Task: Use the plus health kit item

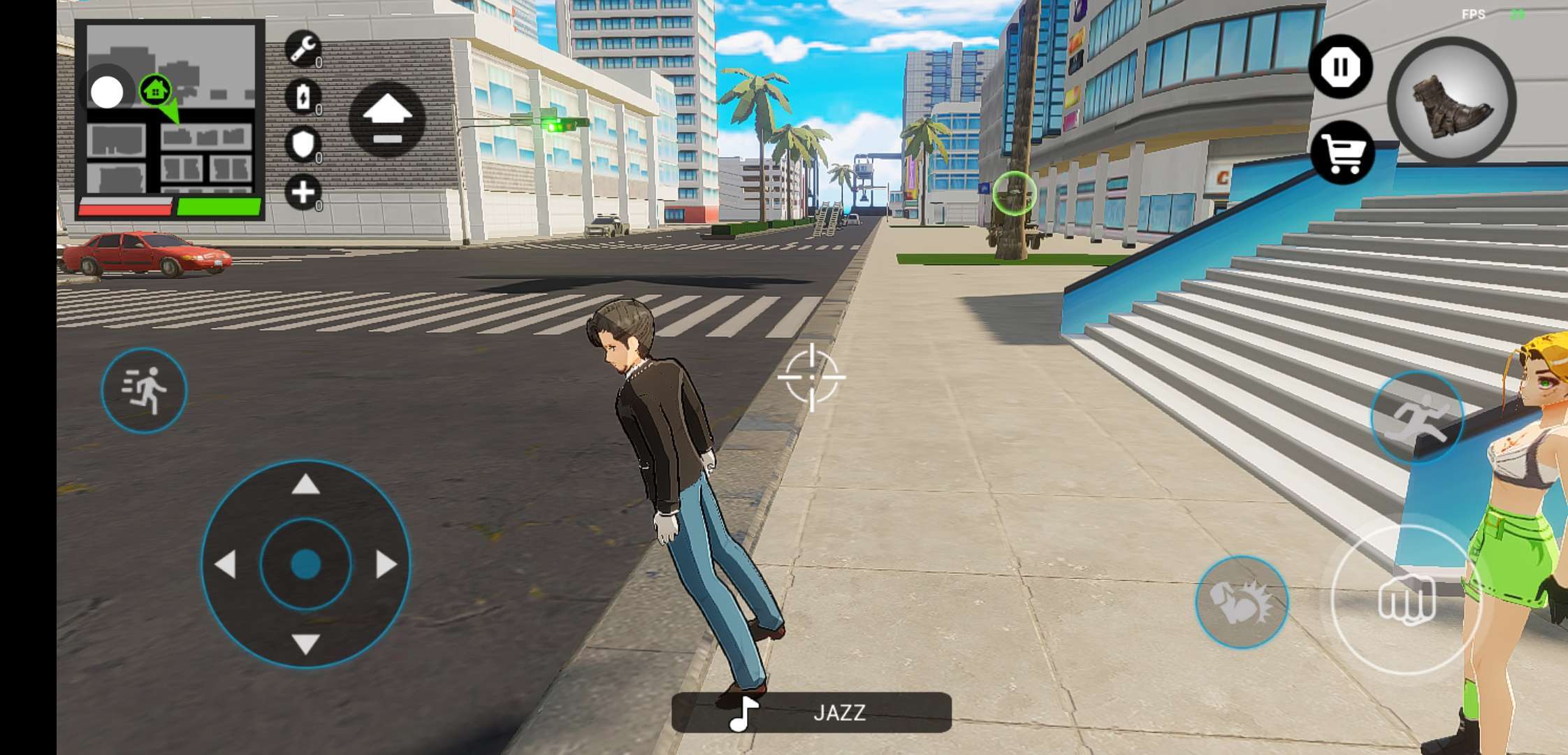Action: tap(303, 191)
